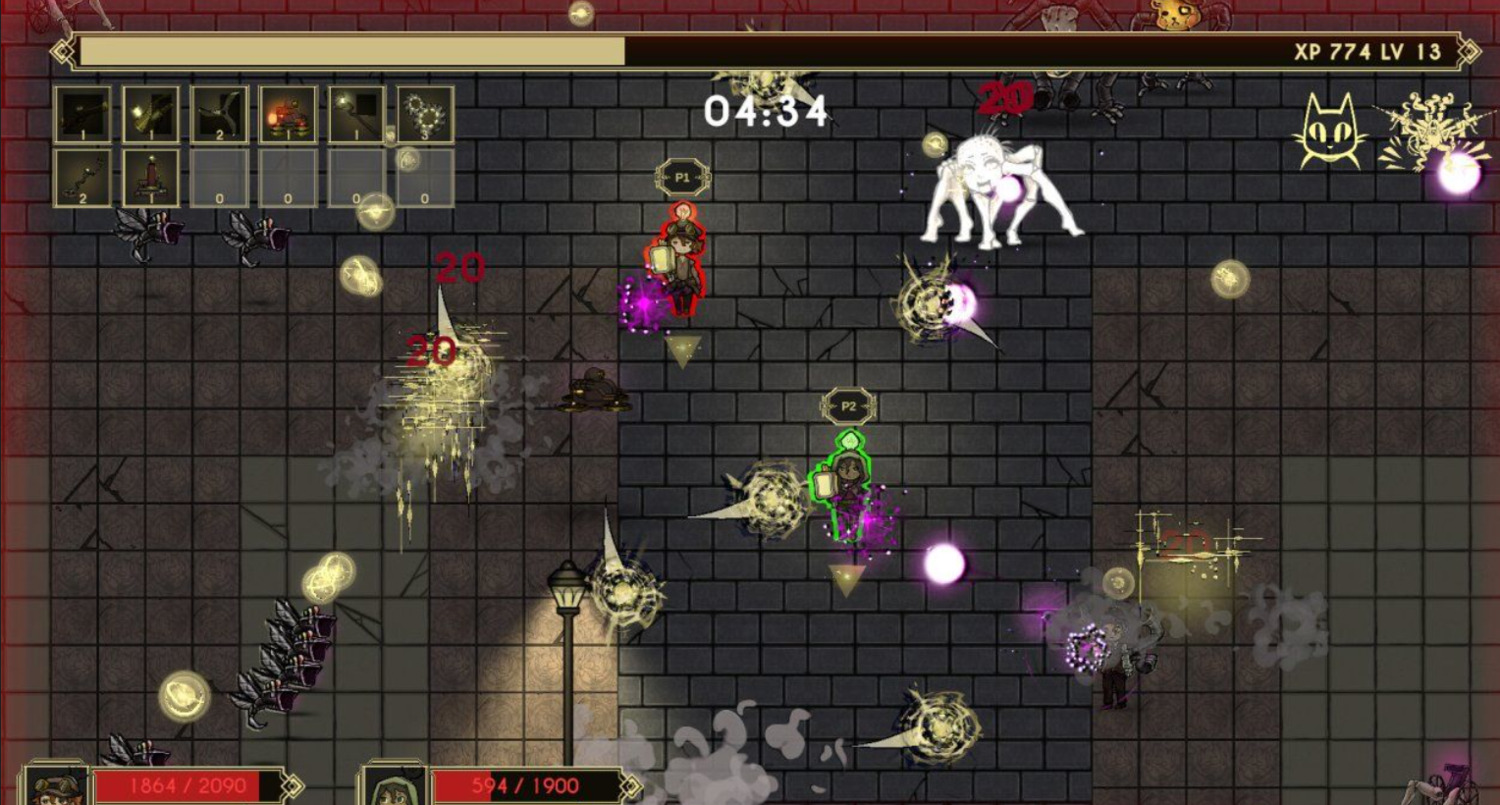The height and width of the screenshot is (805, 1500).
Task: Click the yellow cat face icon
Action: pyautogui.click(x=1331, y=131)
